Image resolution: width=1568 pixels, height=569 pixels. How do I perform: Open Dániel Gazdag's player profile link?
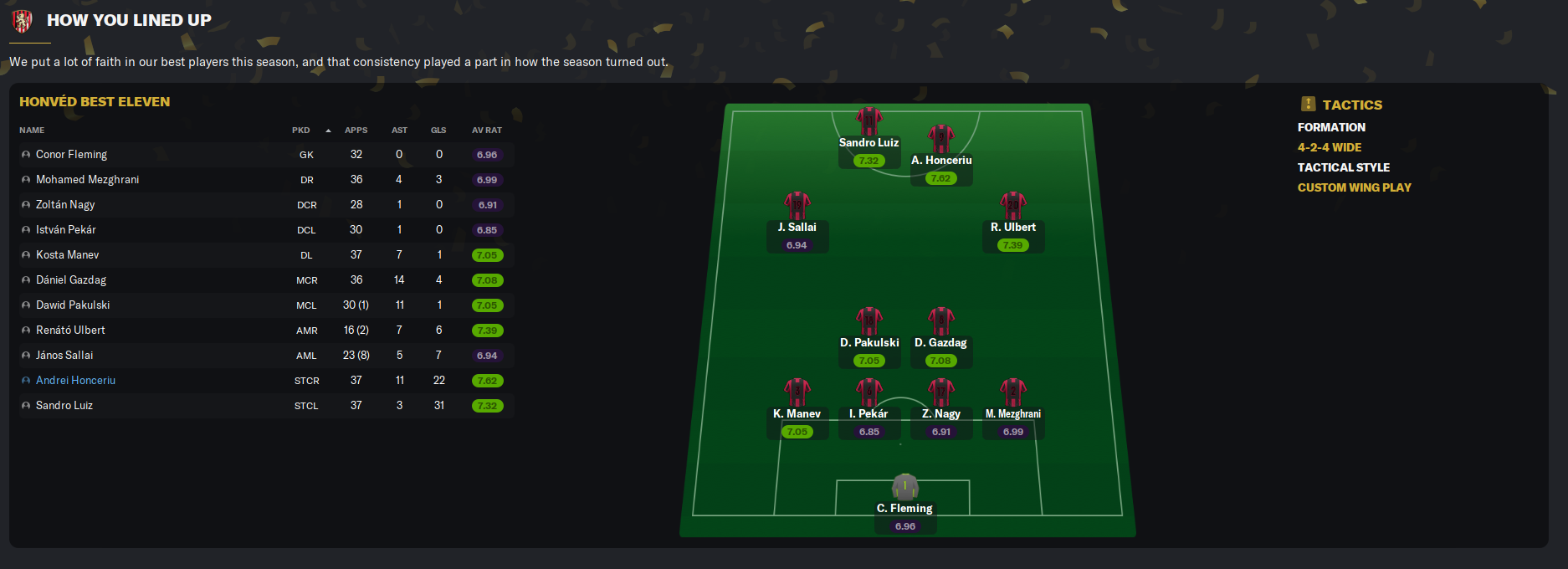[x=71, y=280]
